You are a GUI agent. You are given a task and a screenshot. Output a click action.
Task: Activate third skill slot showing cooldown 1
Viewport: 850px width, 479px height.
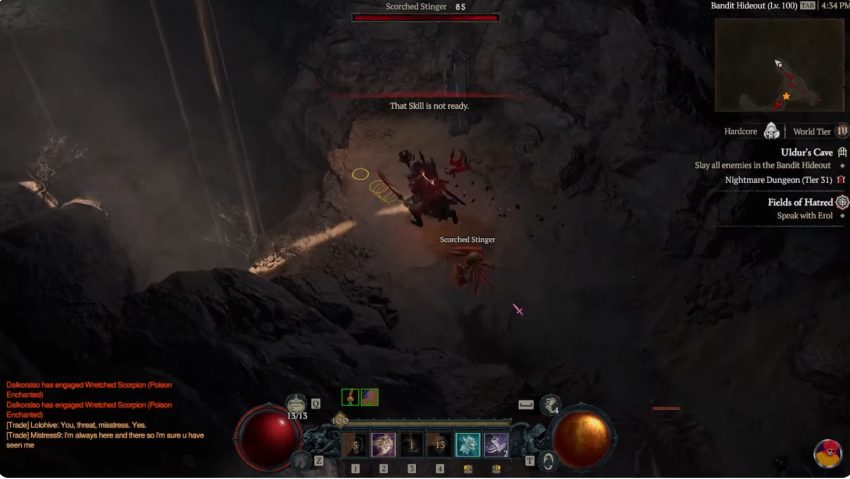pyautogui.click(x=411, y=445)
